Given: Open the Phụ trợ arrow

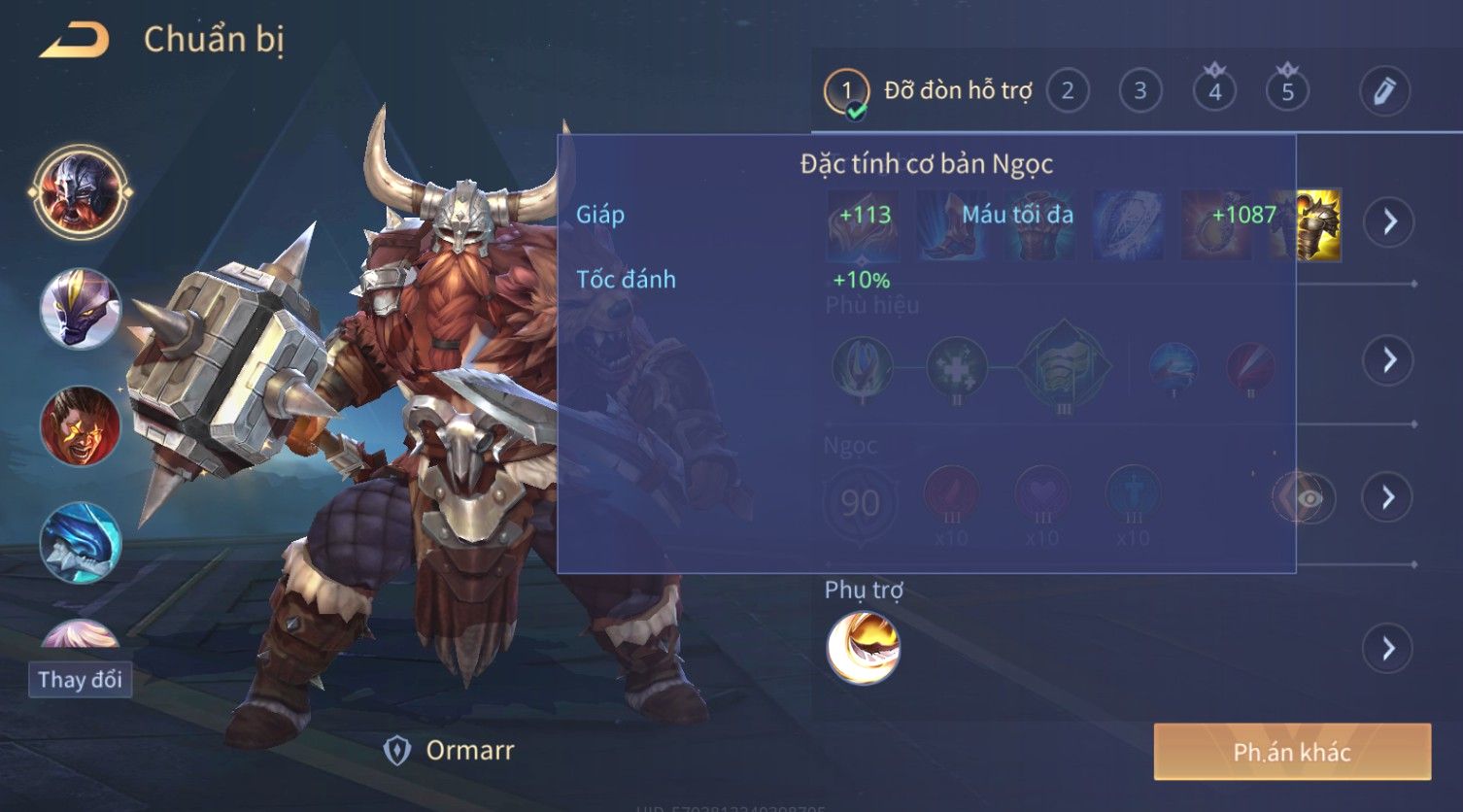Looking at the screenshot, I should tap(1389, 648).
